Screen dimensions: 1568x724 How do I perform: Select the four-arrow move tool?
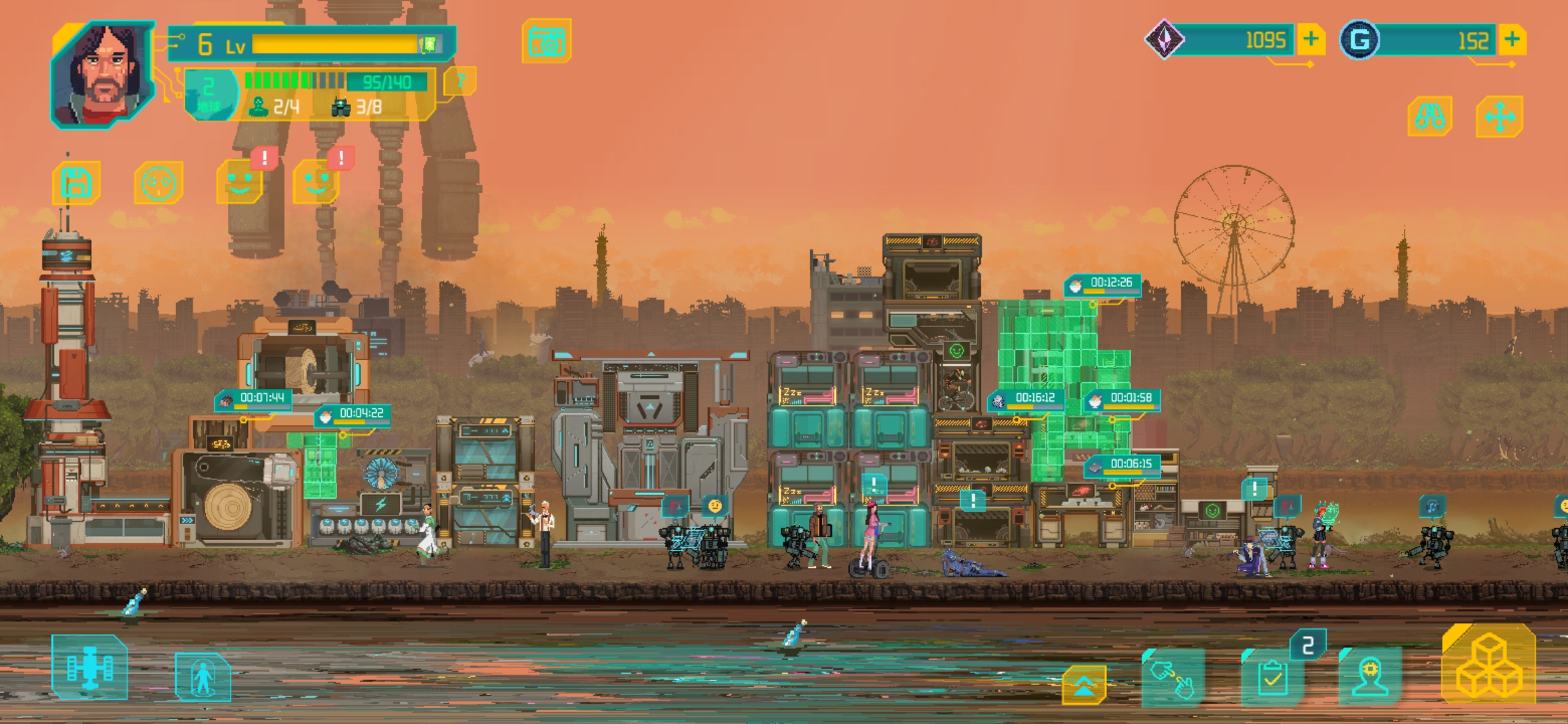tap(1500, 117)
